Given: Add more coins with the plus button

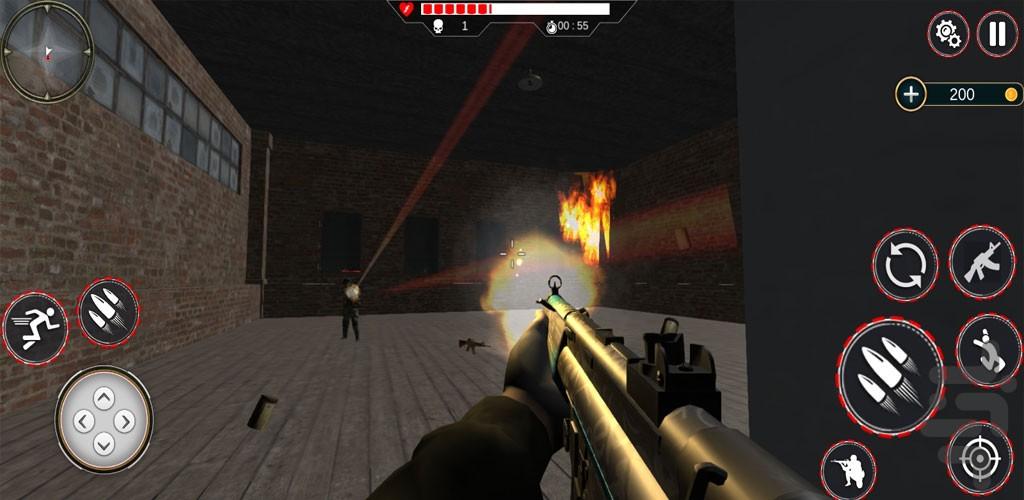Looking at the screenshot, I should 910,95.
